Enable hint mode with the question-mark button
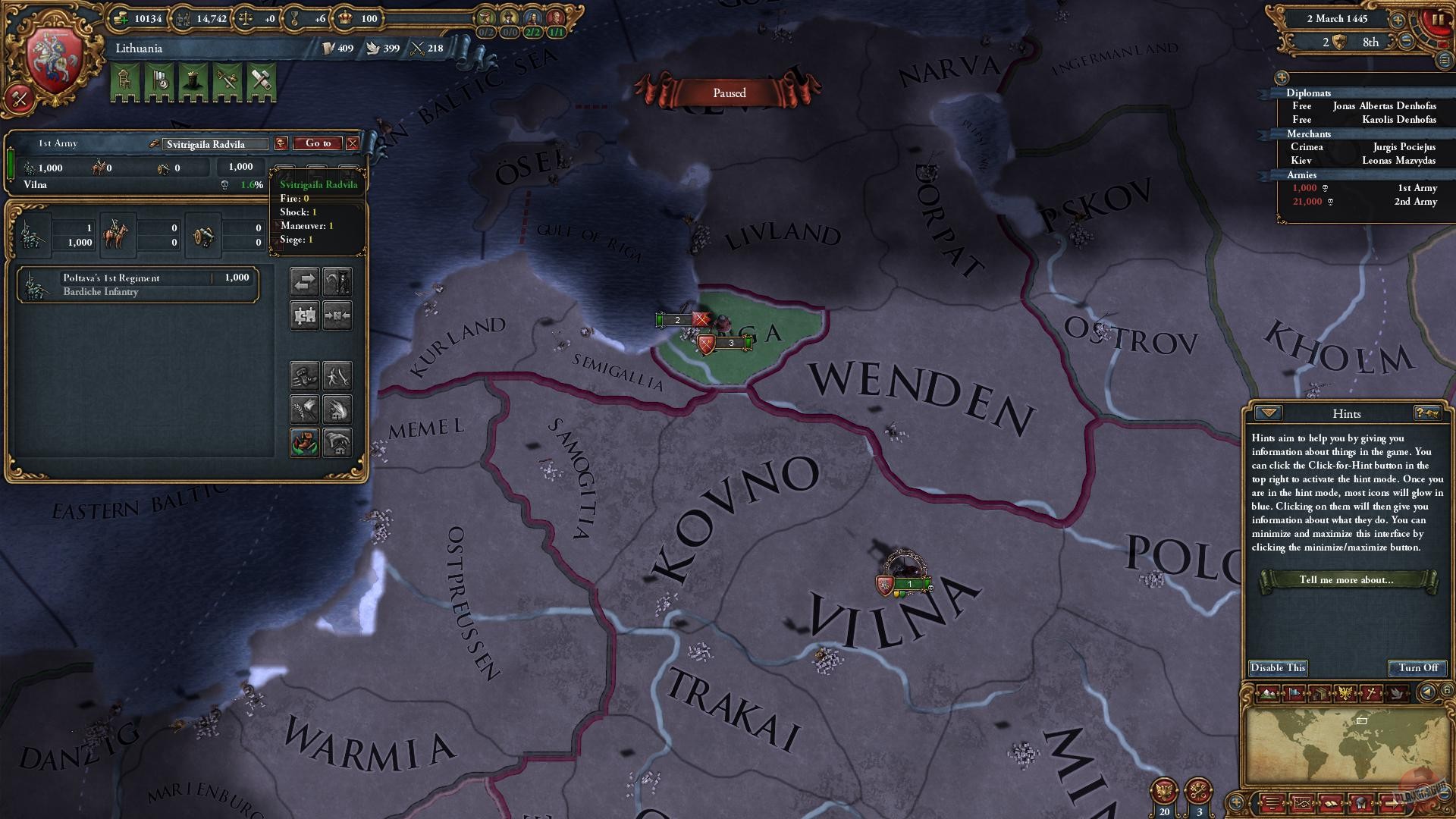The height and width of the screenshot is (819, 1456). click(x=1426, y=413)
